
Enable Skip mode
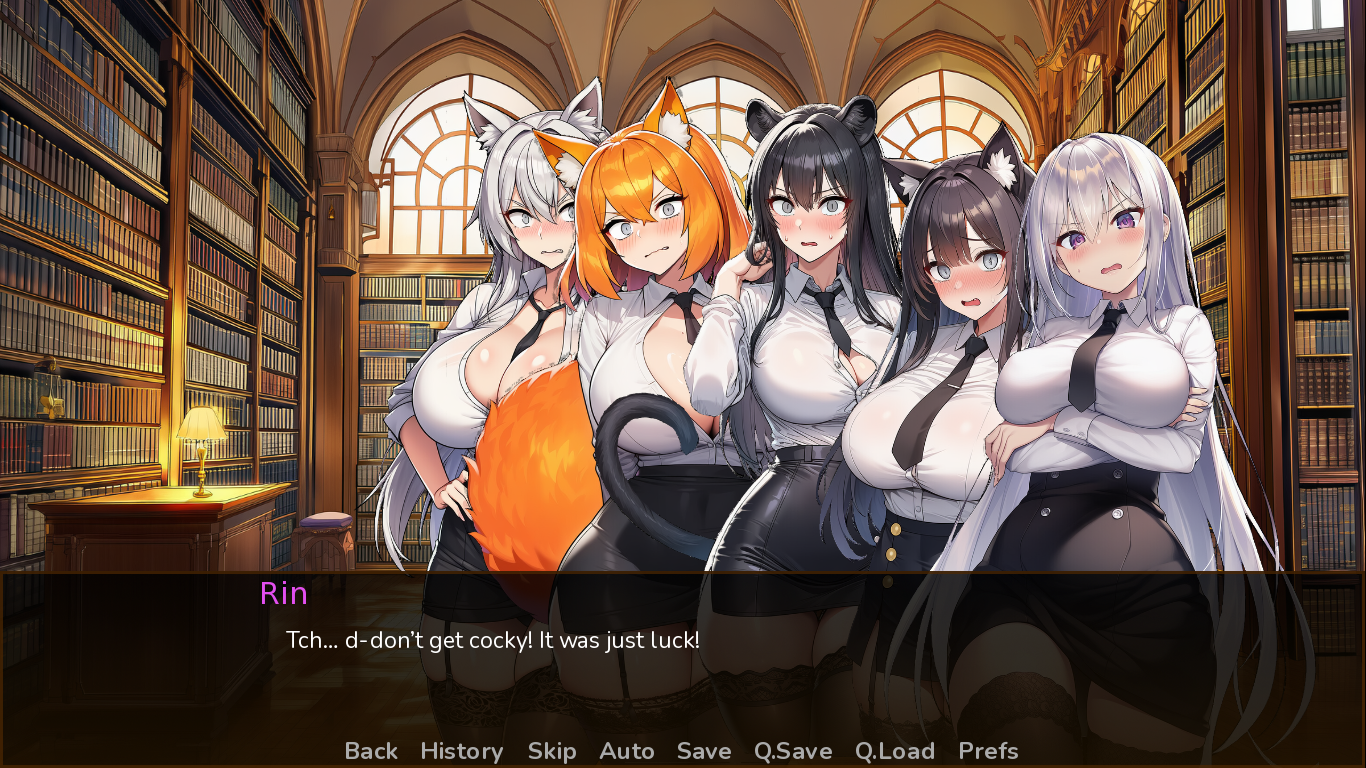click(x=553, y=751)
